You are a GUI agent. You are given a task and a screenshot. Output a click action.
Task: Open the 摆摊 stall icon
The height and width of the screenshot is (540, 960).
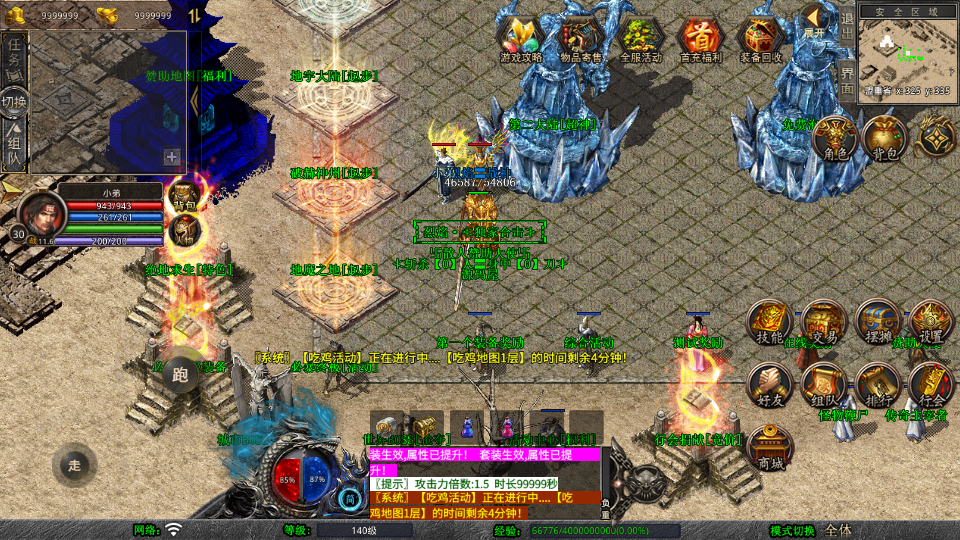point(878,323)
